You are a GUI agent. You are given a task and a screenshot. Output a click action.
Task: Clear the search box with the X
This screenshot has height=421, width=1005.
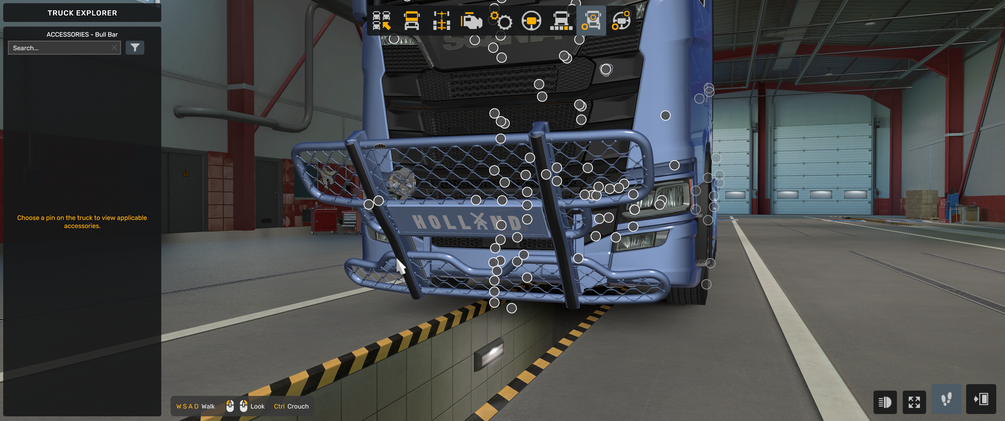pos(115,48)
